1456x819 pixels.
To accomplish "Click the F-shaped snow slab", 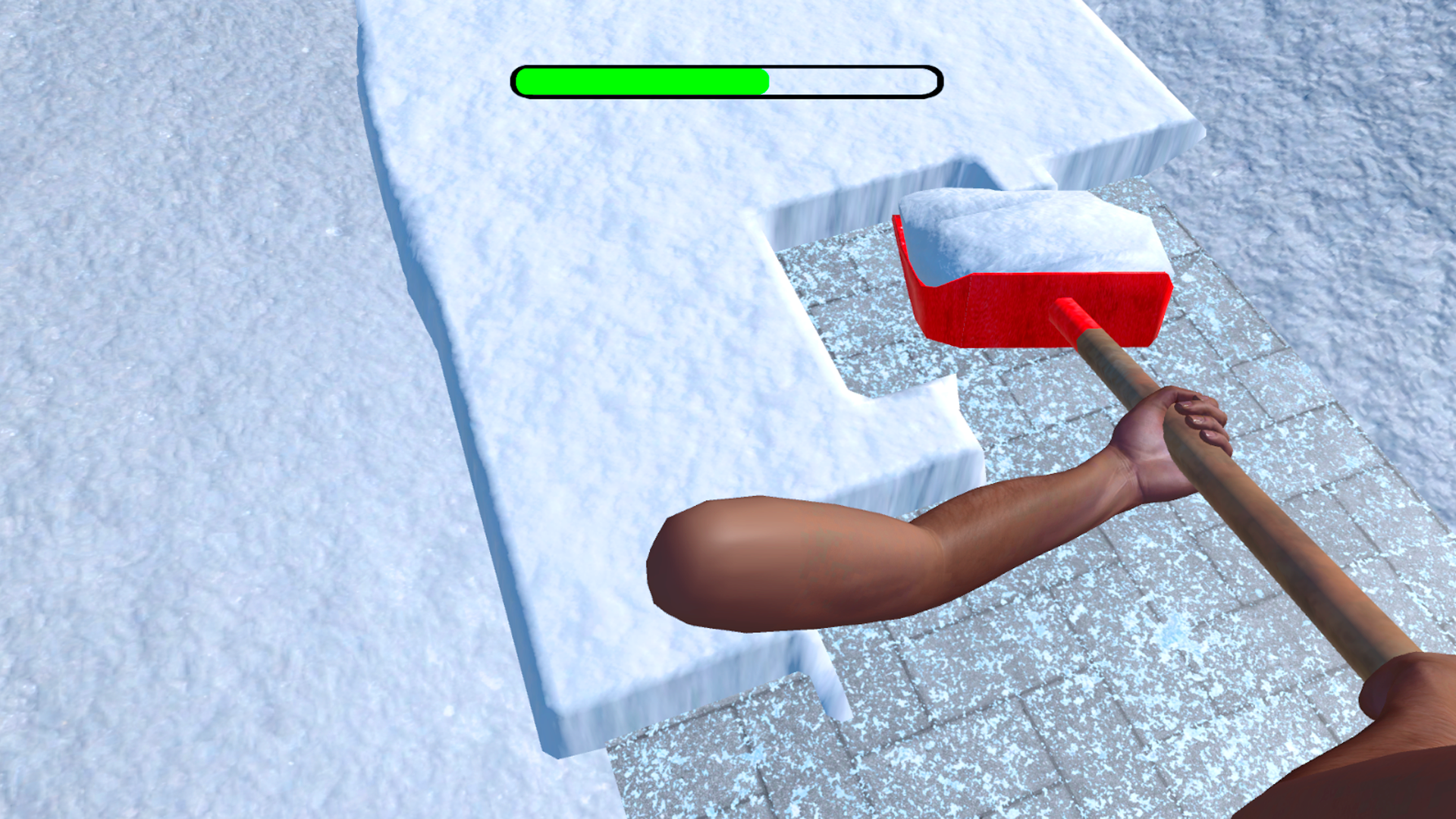I will 607,341.
